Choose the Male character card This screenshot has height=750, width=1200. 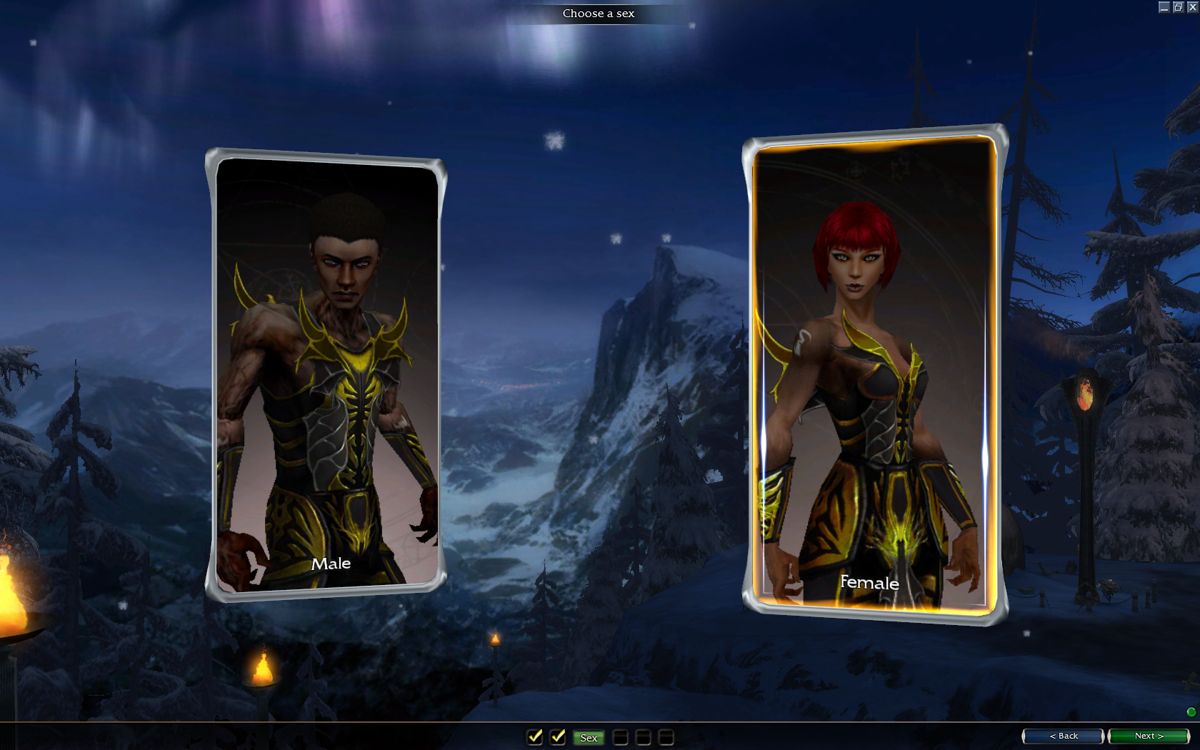click(326, 375)
